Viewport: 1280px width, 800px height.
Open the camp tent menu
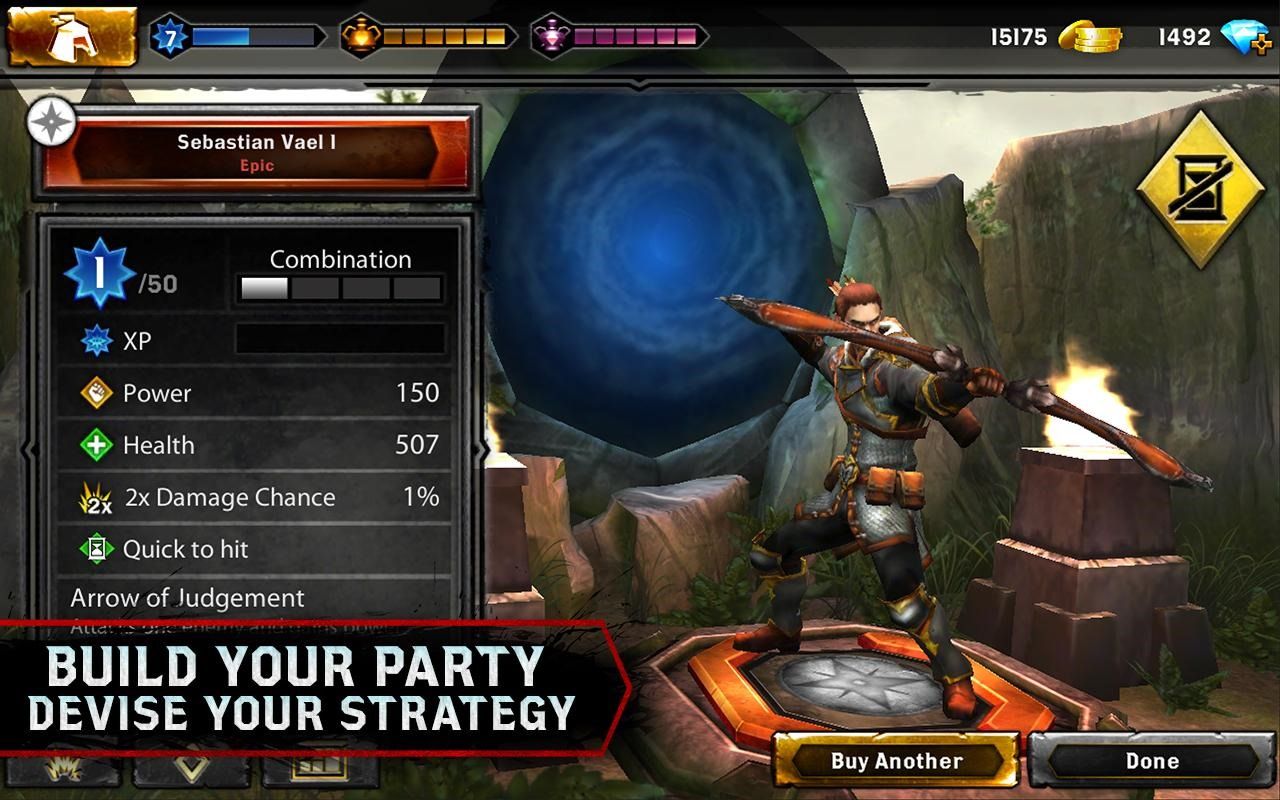coord(70,38)
